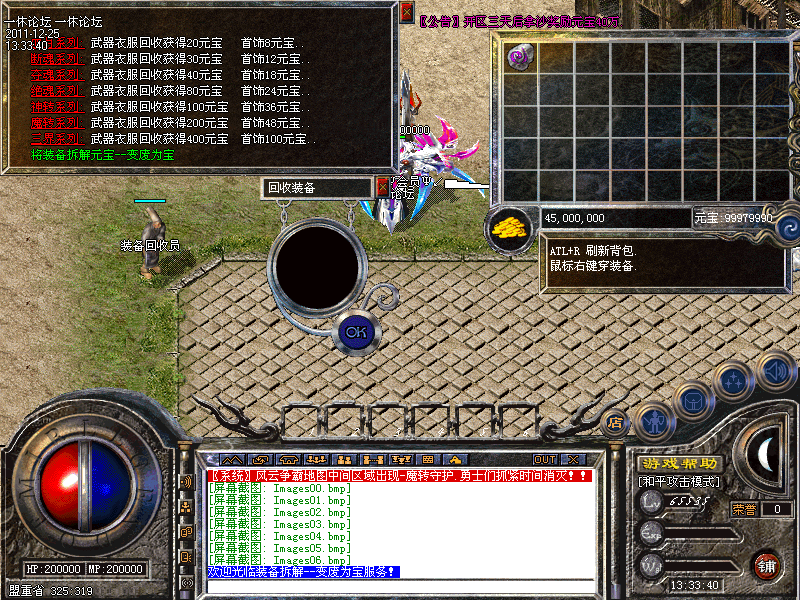
Task: Open the 铺 shop button
Action: click(x=767, y=564)
